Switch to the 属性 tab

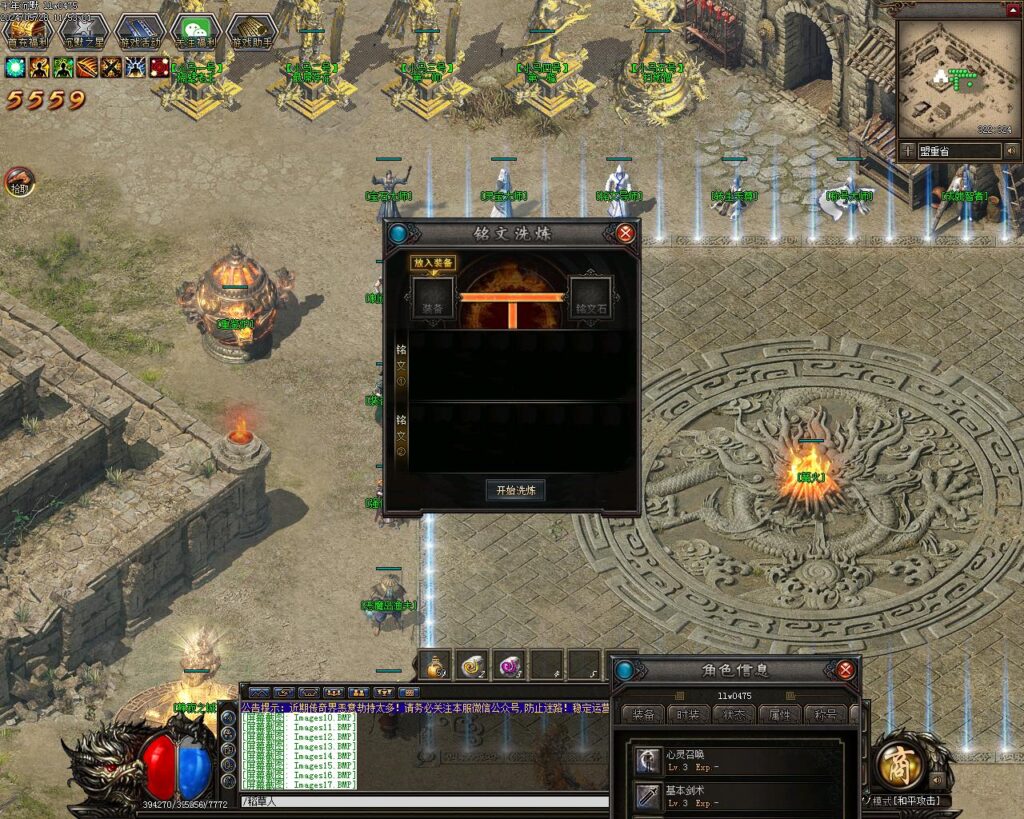point(780,714)
